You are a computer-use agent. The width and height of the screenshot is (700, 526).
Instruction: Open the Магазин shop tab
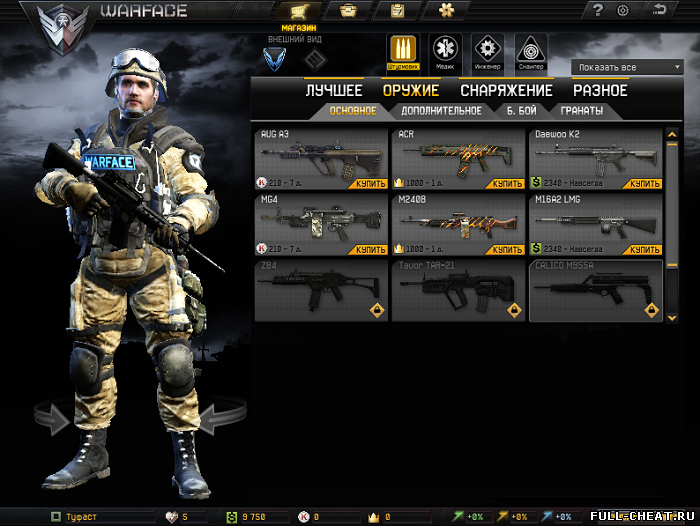tap(300, 12)
